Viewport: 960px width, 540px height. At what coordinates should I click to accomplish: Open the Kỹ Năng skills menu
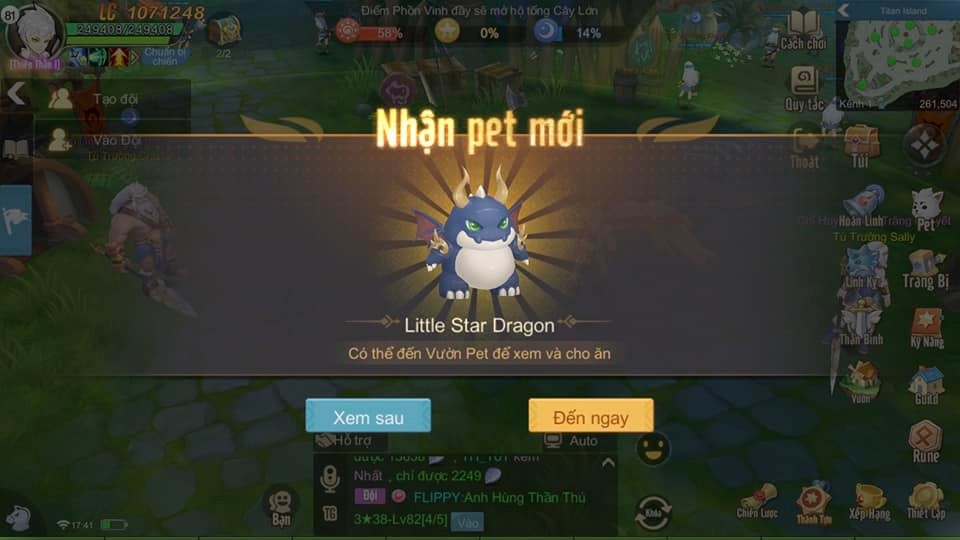point(926,326)
